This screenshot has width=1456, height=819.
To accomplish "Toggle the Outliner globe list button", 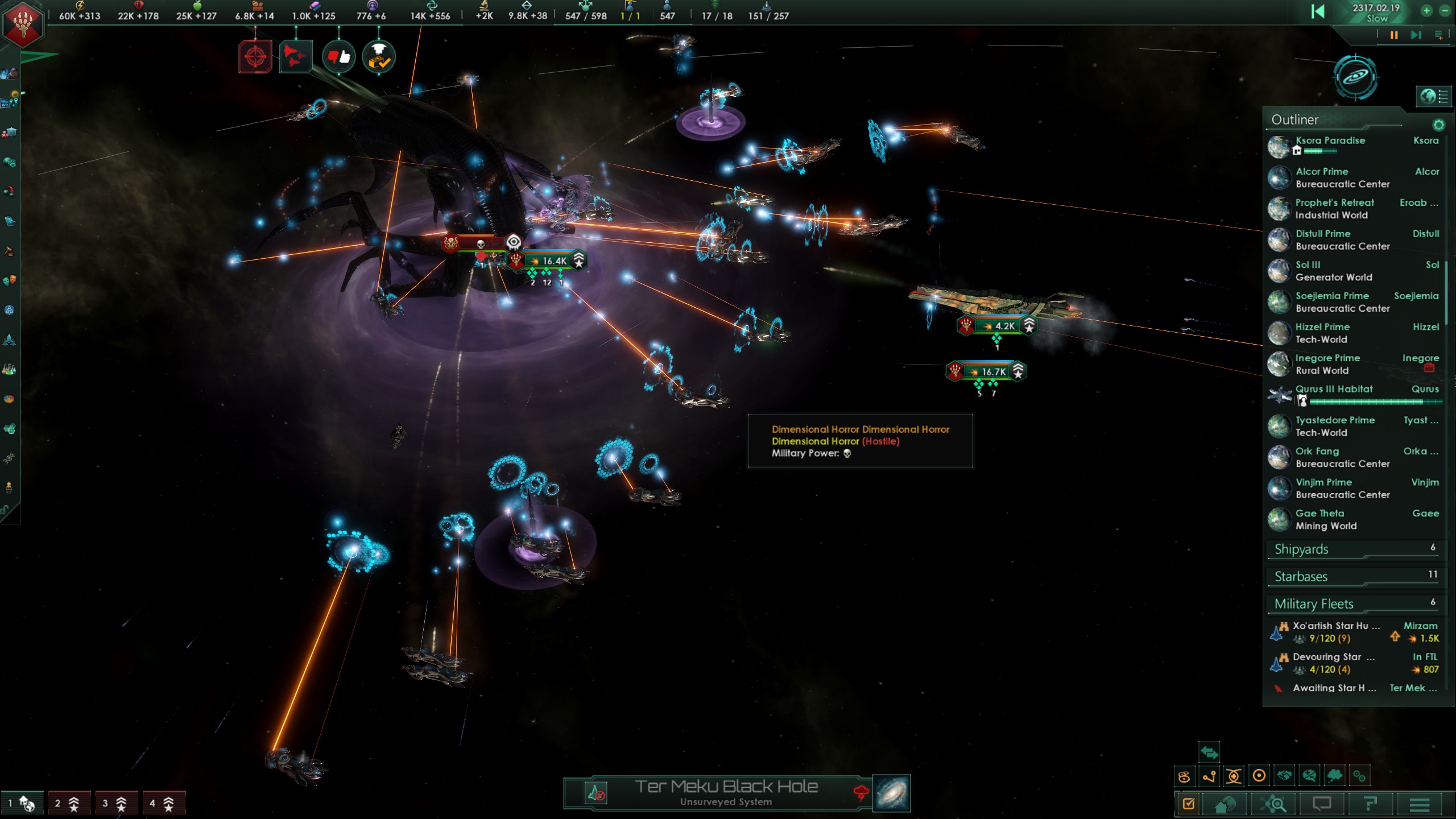I will point(1433,96).
